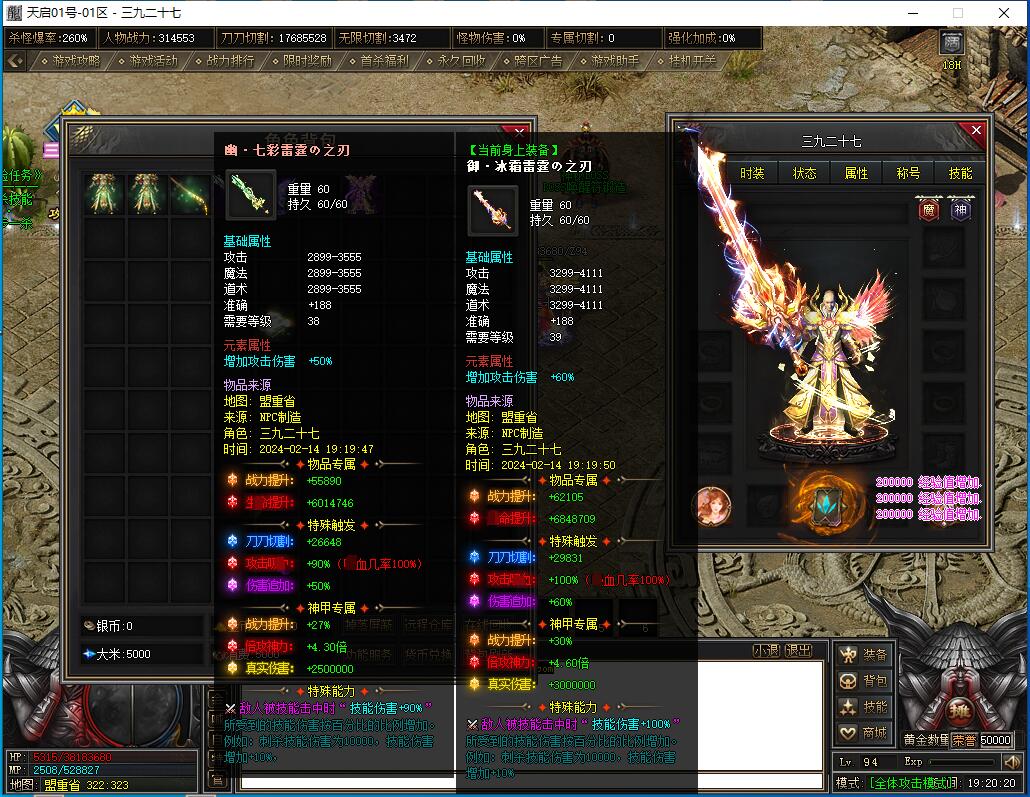Show the 战力排行 power ranking
This screenshot has height=797, width=1030.
(226, 60)
